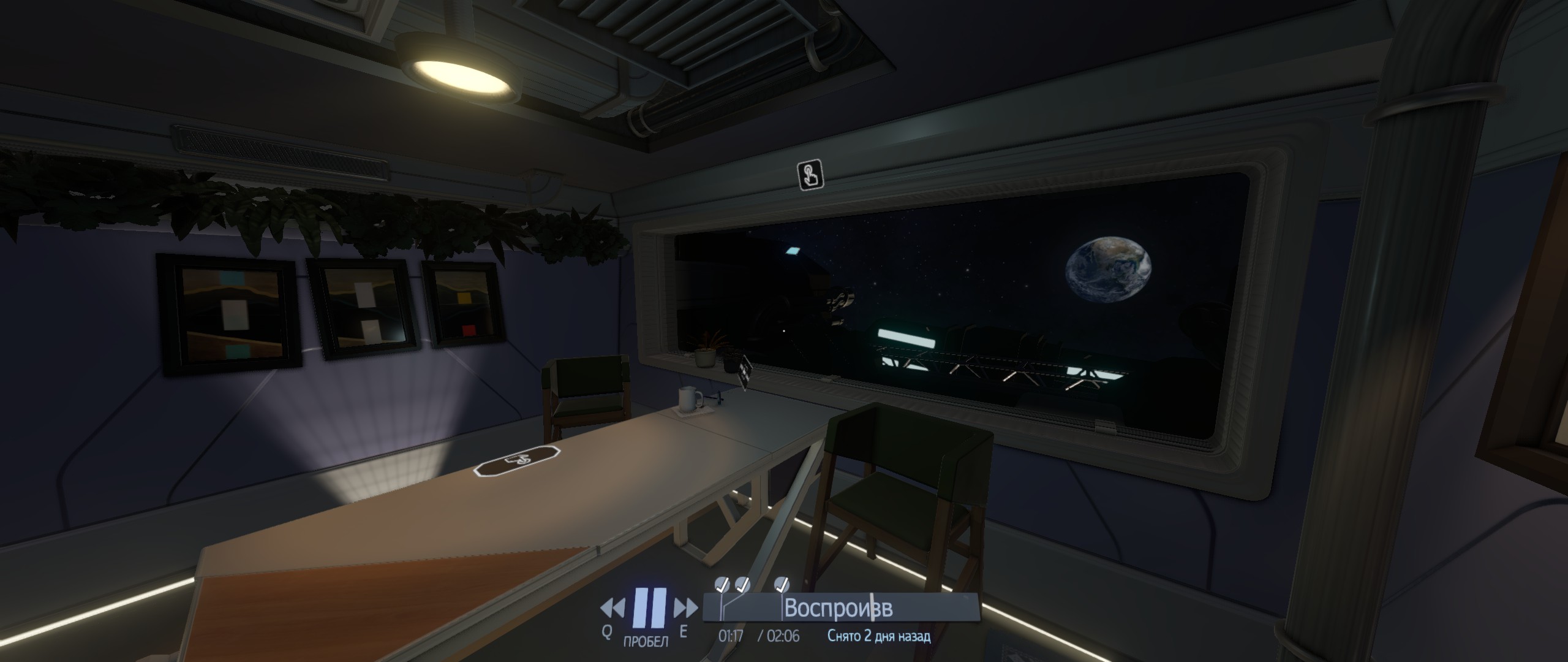Activate the hand-touch interaction icon

point(810,175)
